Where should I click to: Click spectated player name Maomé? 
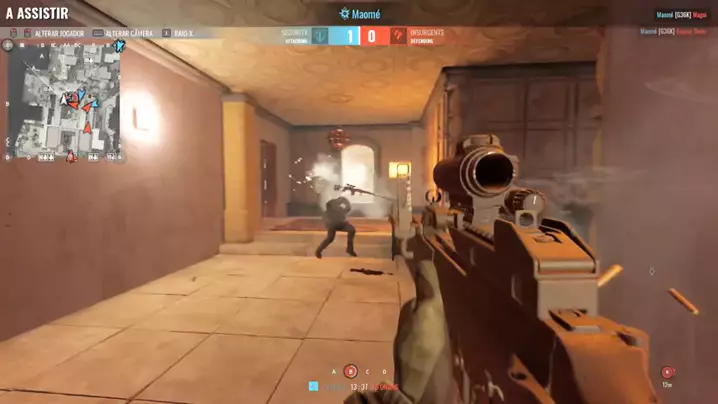(366, 14)
